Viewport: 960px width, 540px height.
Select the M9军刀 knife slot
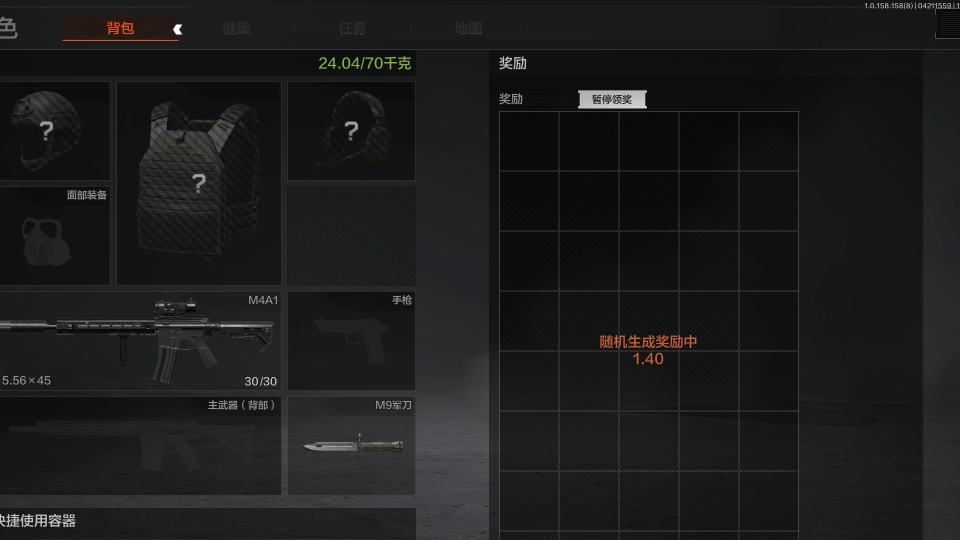click(x=351, y=446)
